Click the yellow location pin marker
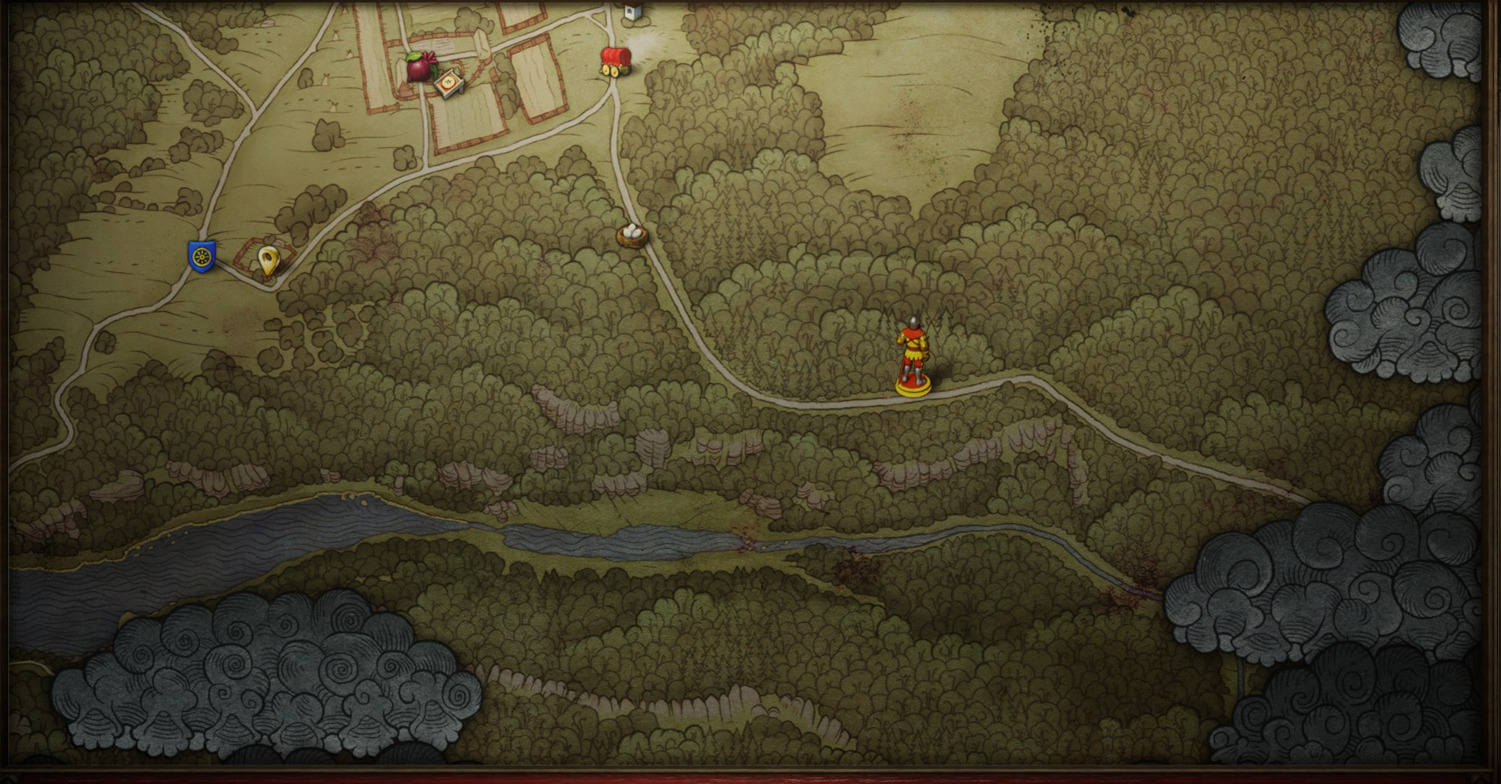The image size is (1501, 784). [x=267, y=260]
